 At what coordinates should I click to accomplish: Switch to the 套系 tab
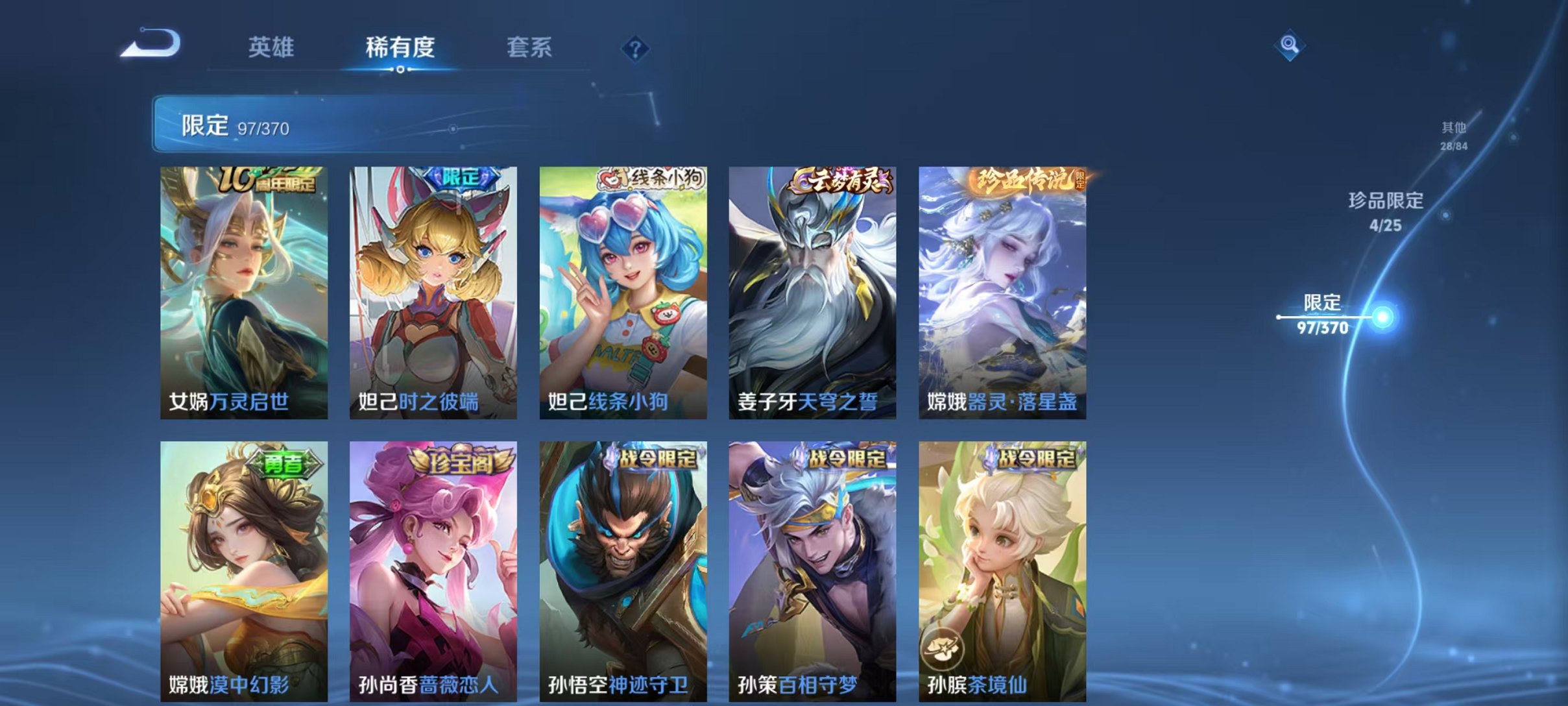pos(530,47)
